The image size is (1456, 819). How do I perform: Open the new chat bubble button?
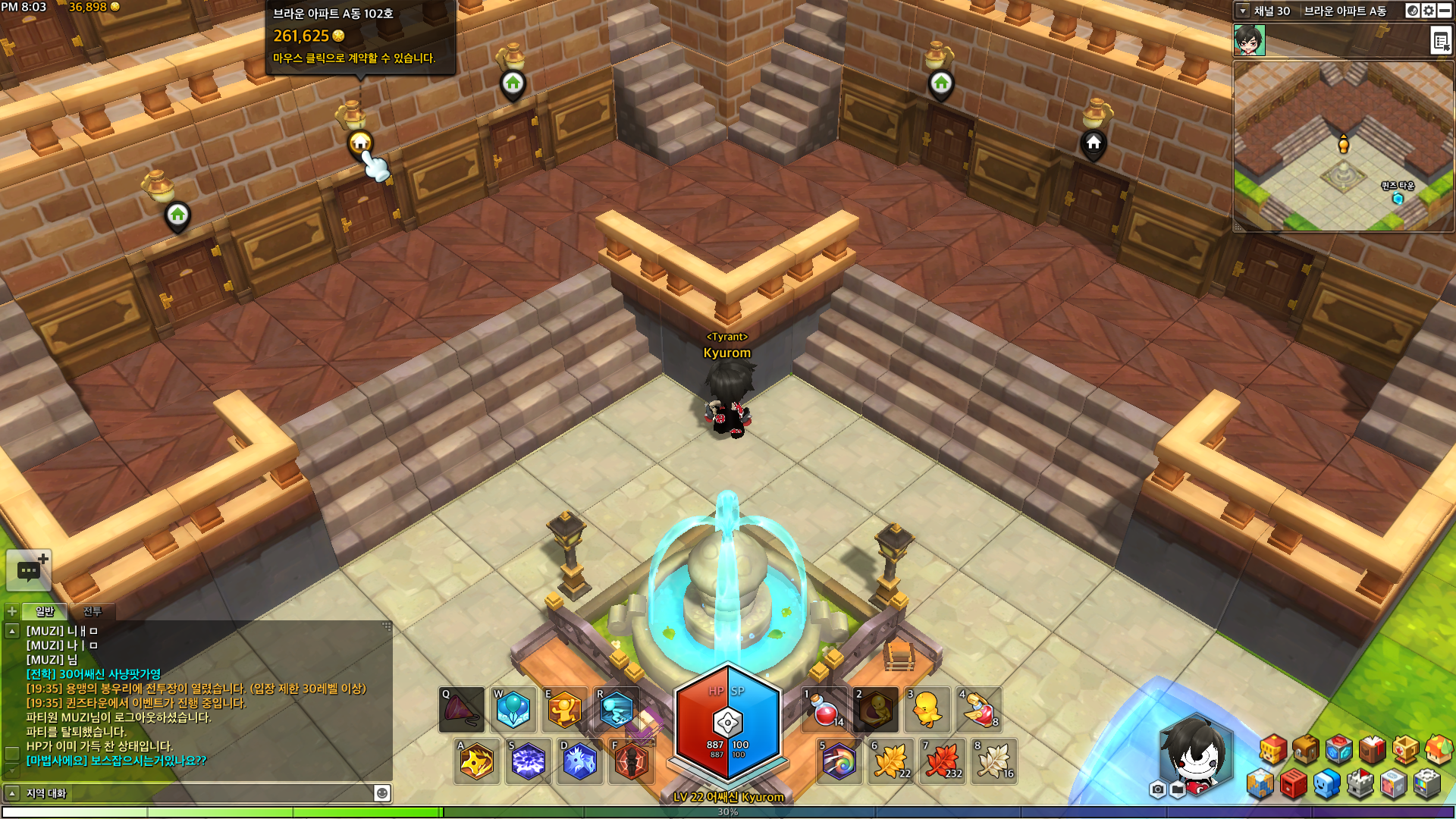pyautogui.click(x=29, y=570)
